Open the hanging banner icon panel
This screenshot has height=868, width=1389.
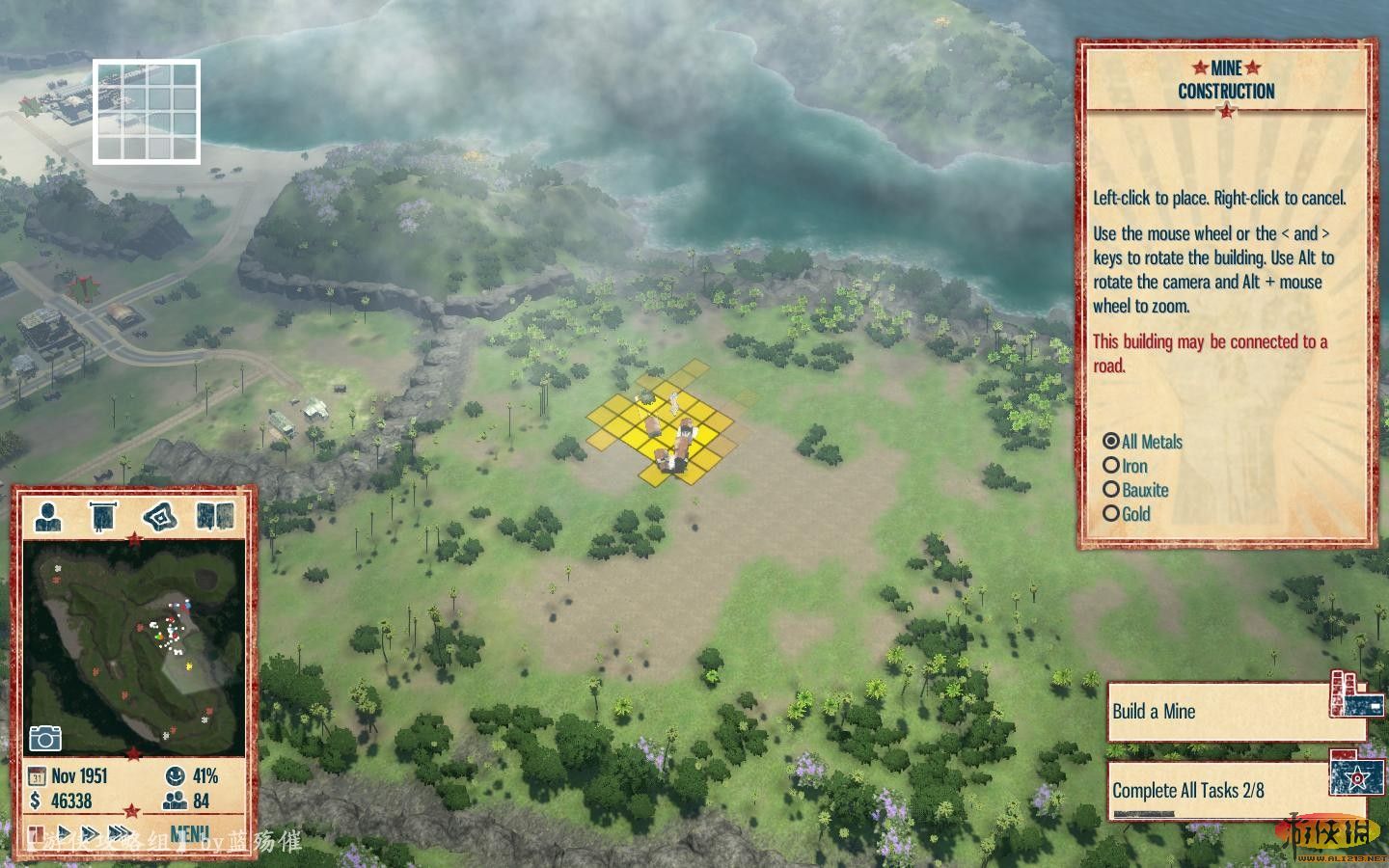(103, 516)
